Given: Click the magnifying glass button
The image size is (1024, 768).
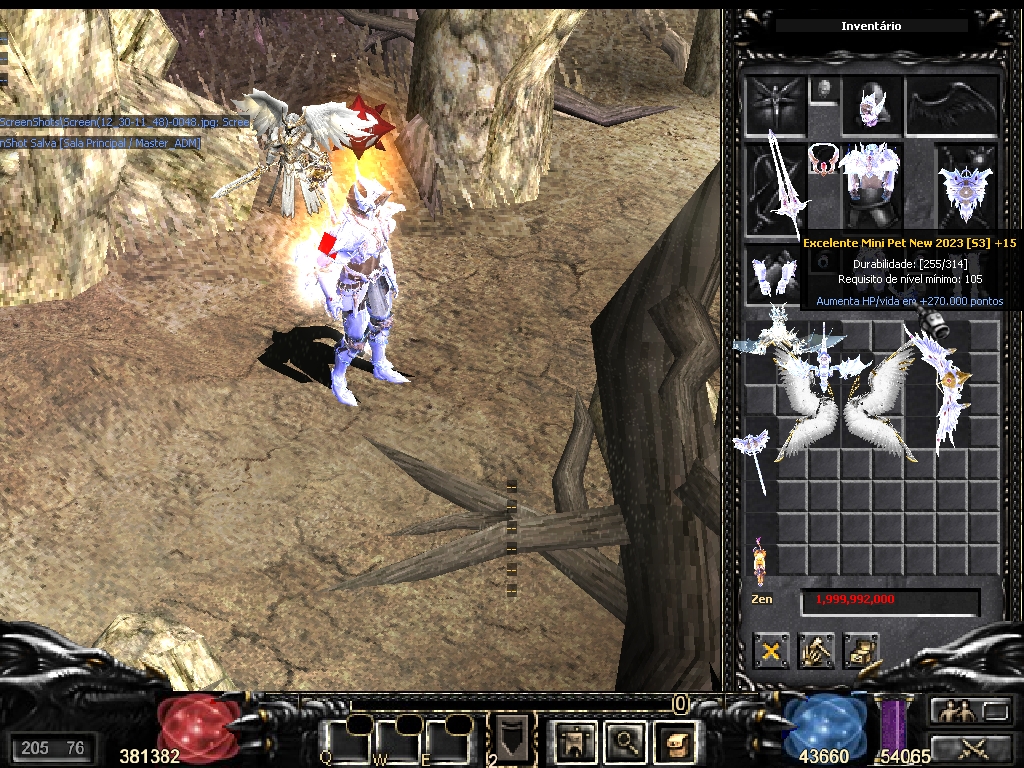Looking at the screenshot, I should (x=626, y=741).
